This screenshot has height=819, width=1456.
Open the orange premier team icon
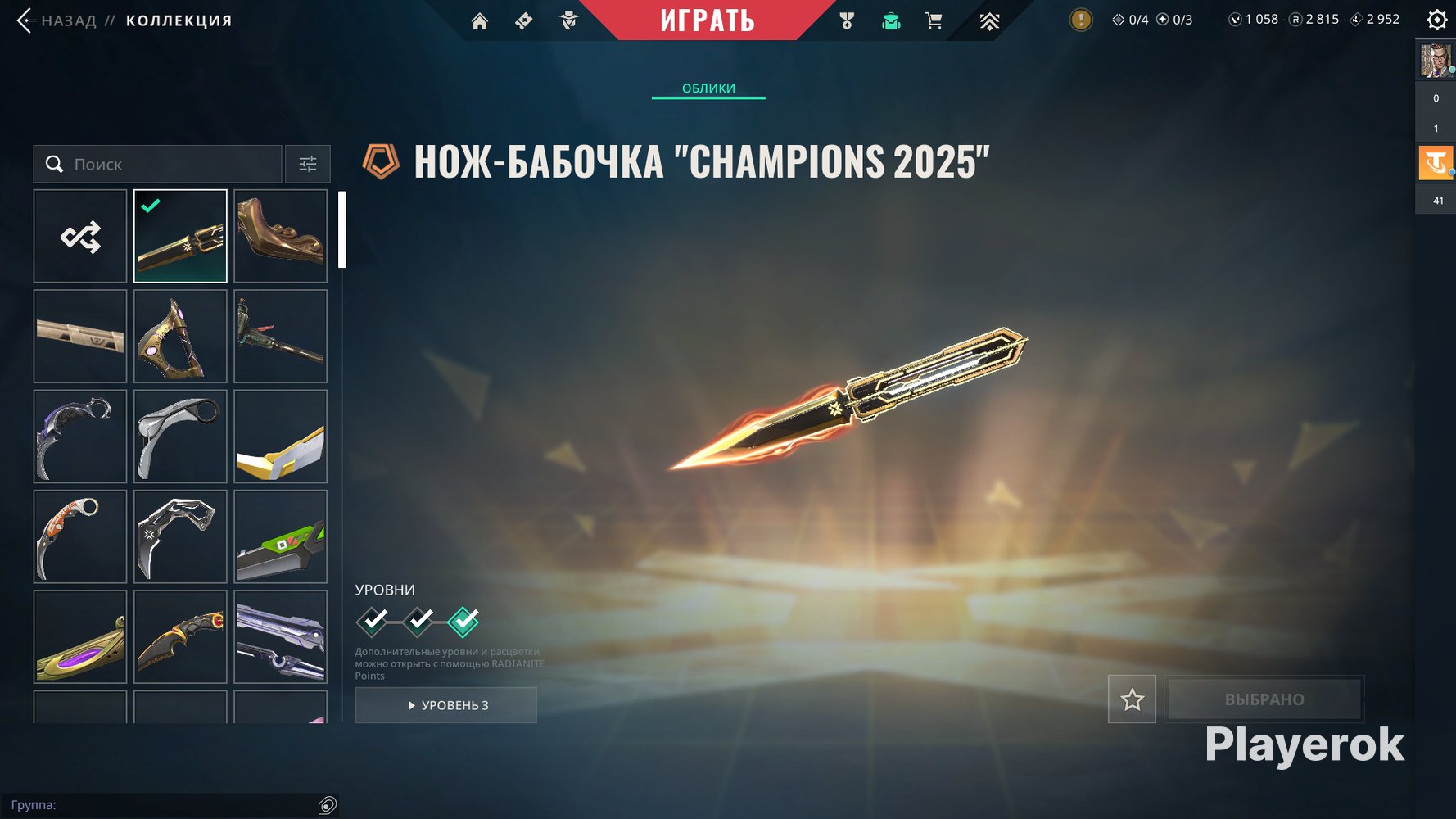pos(1436,163)
